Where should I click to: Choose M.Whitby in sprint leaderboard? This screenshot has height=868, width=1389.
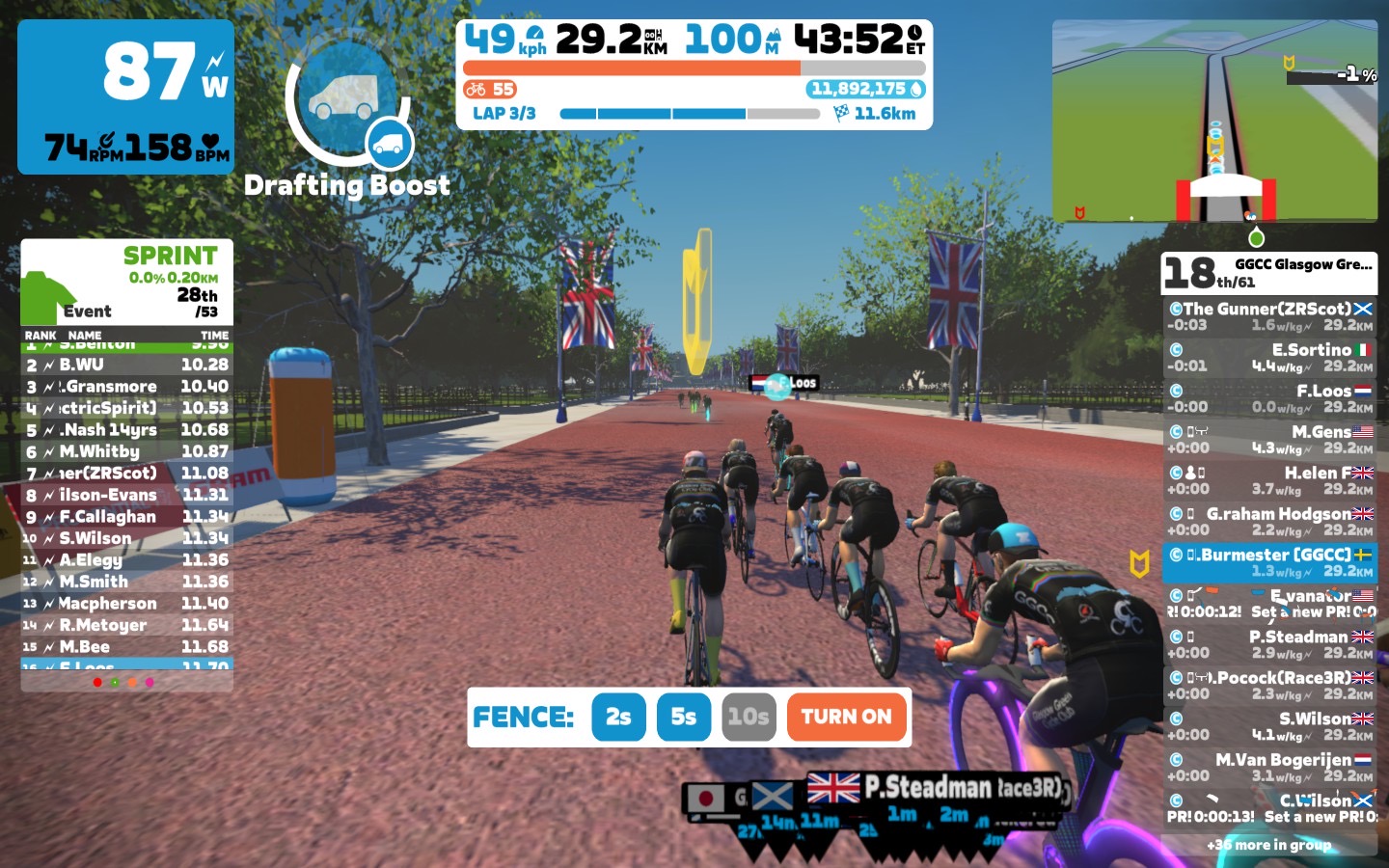coord(126,451)
